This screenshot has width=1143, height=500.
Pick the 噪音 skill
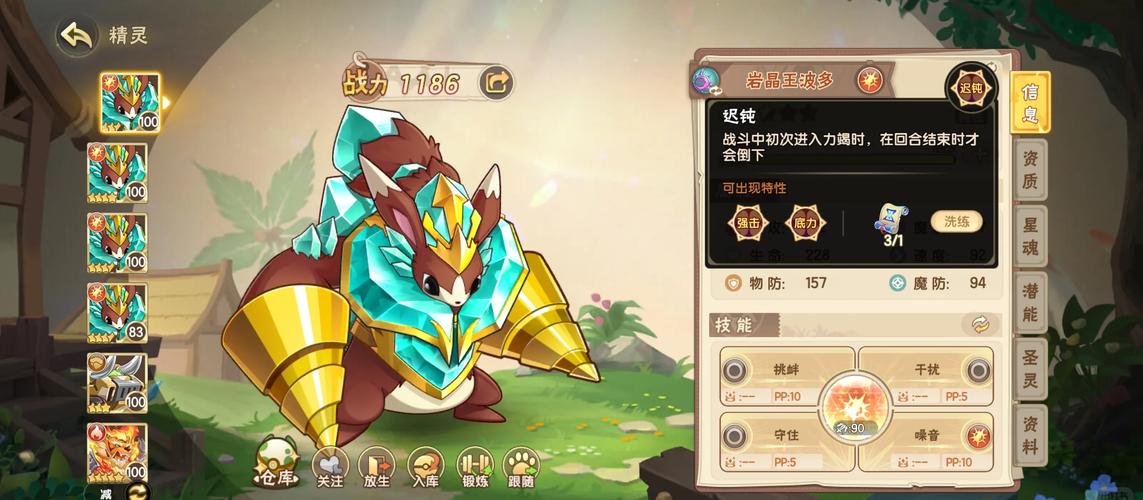click(926, 442)
